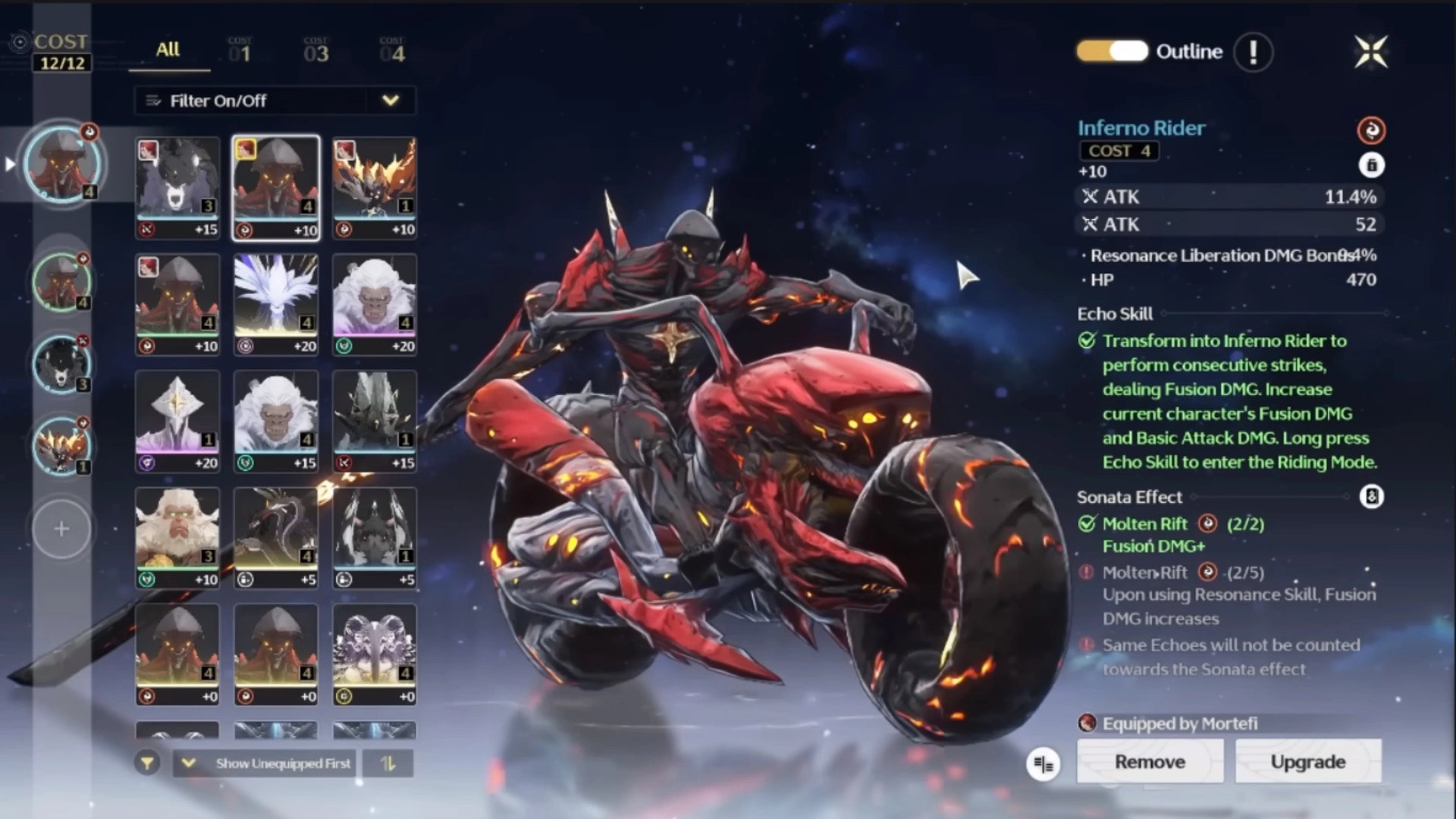Open the Show Unequipped First sort dropdown
This screenshot has width=1456, height=819.
266,764
